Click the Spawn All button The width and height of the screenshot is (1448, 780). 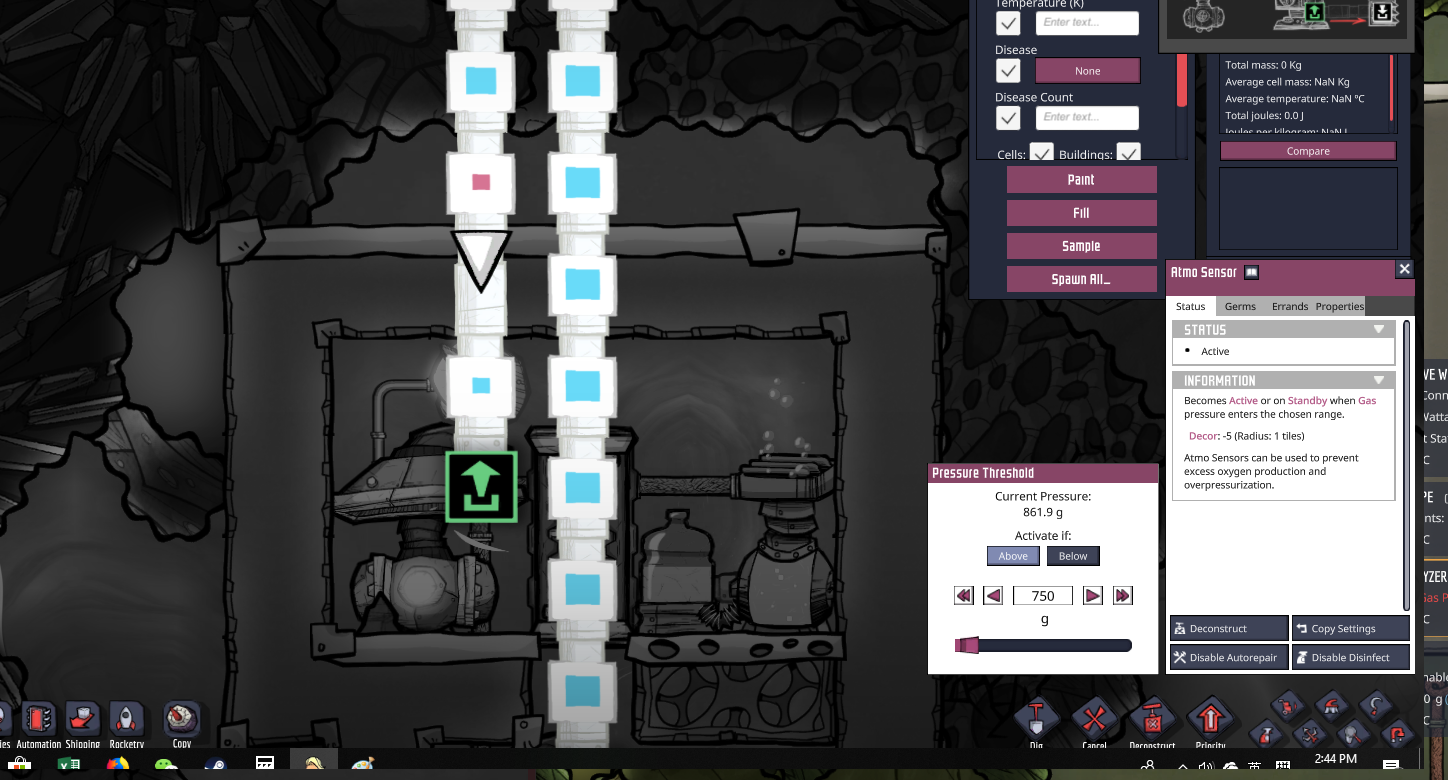click(1081, 279)
